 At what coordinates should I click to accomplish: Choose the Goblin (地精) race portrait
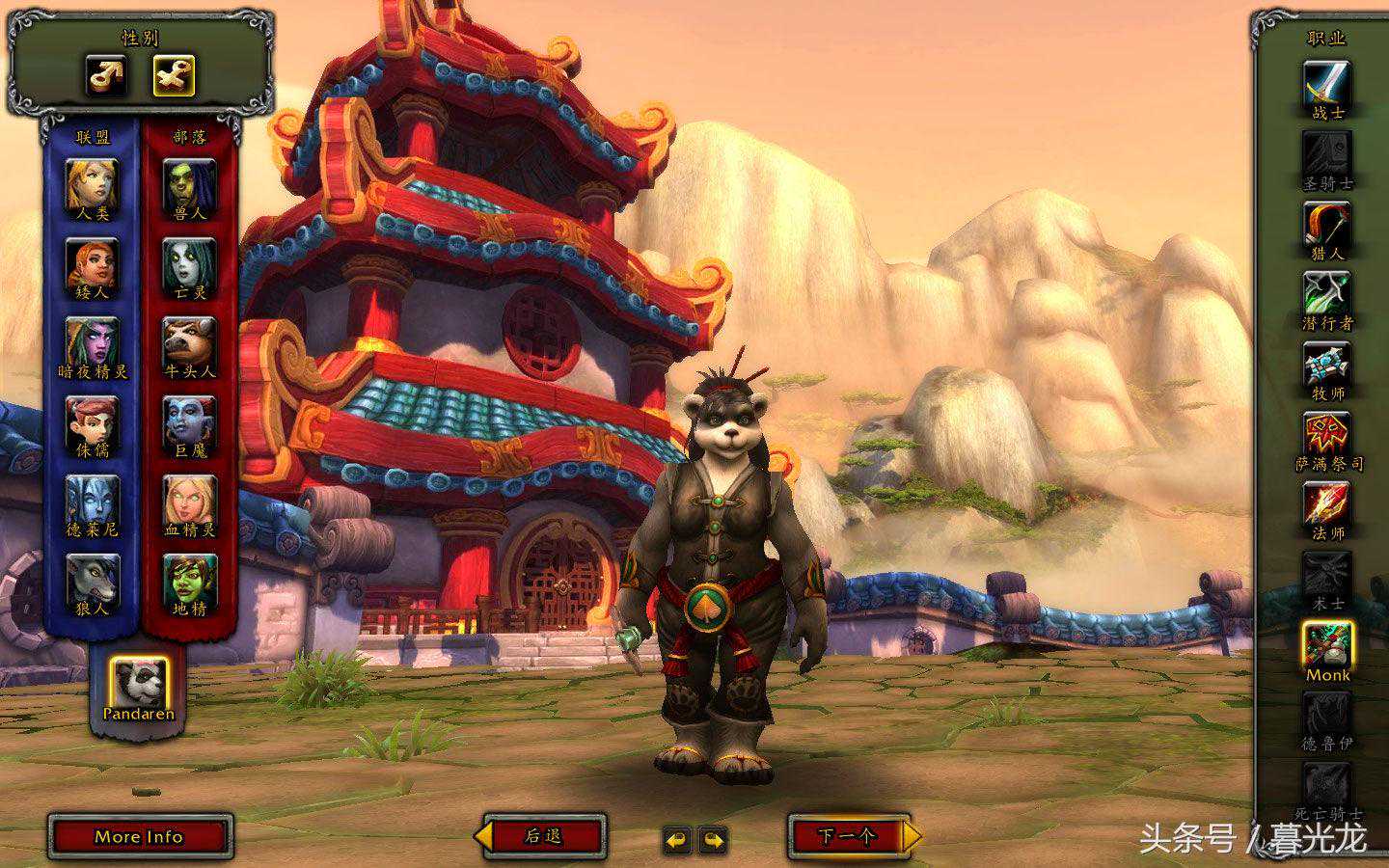coord(189,580)
